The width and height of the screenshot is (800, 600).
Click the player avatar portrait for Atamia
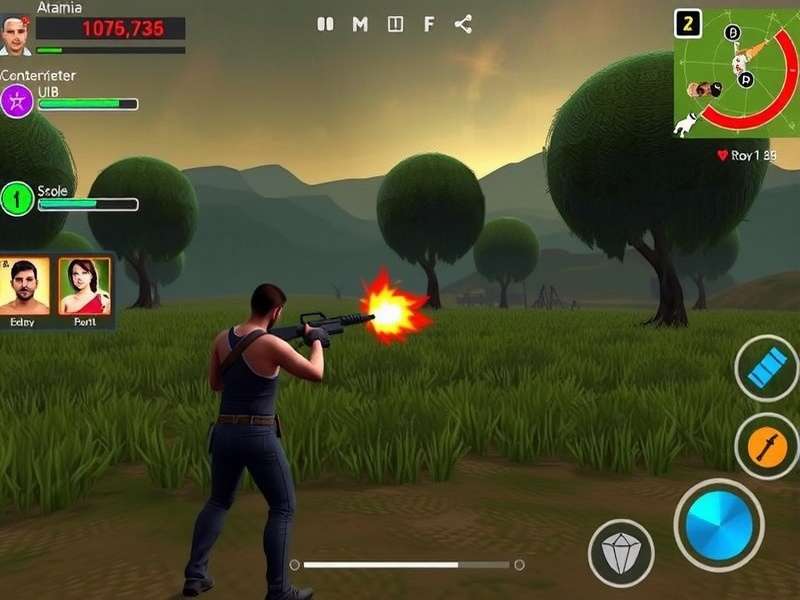16,34
